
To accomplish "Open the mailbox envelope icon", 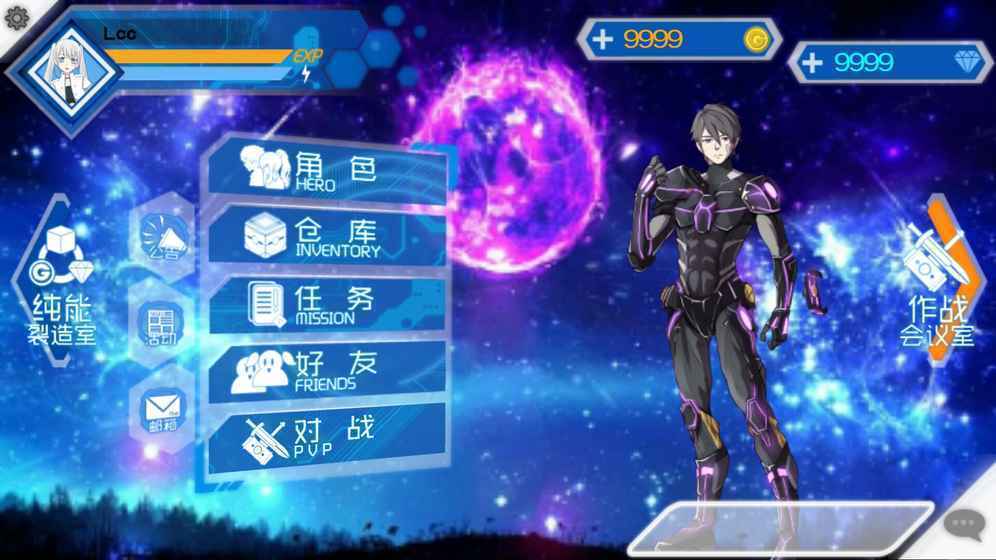I will 161,410.
